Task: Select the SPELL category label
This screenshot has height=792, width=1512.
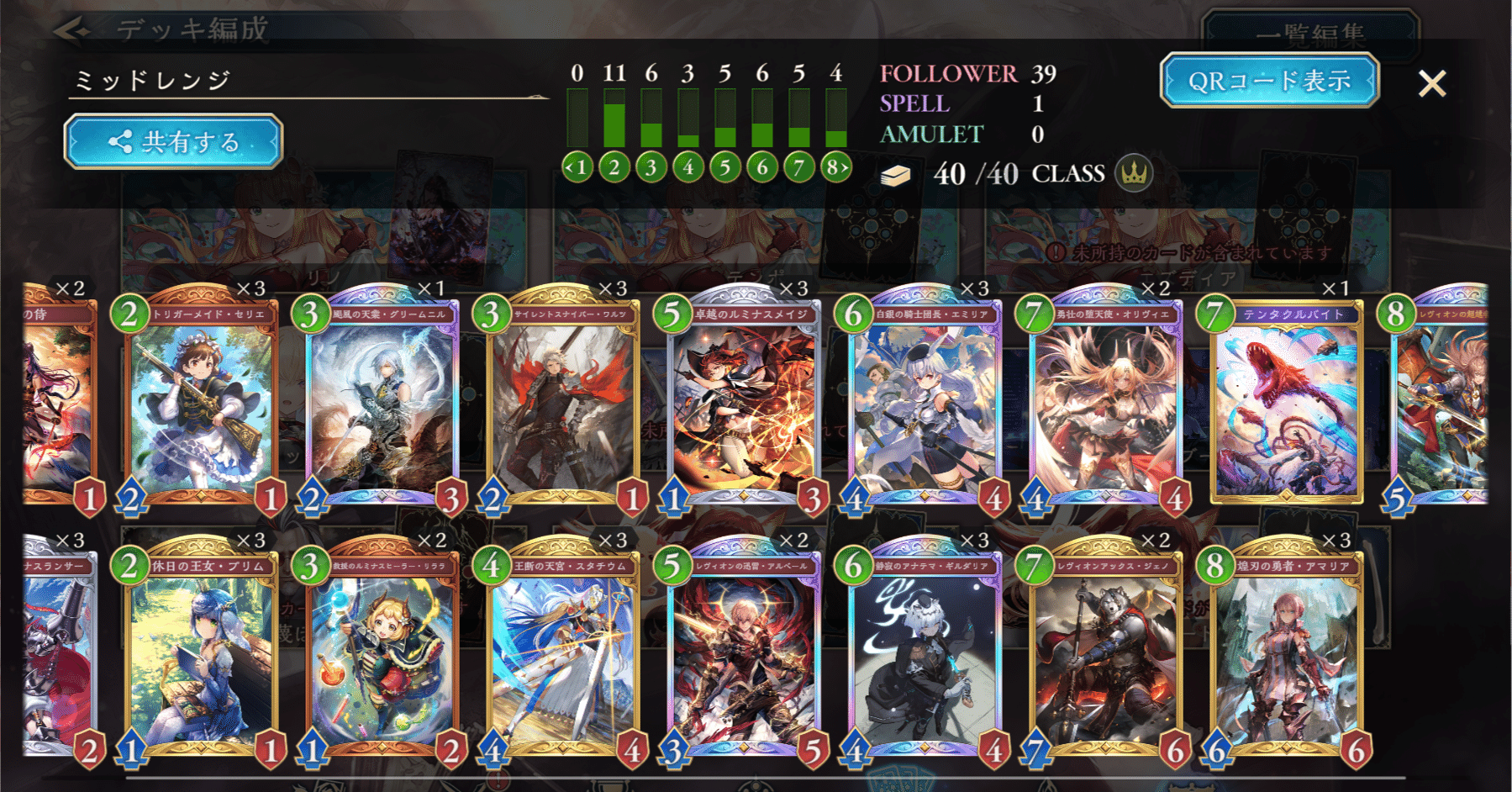Action: (x=914, y=105)
